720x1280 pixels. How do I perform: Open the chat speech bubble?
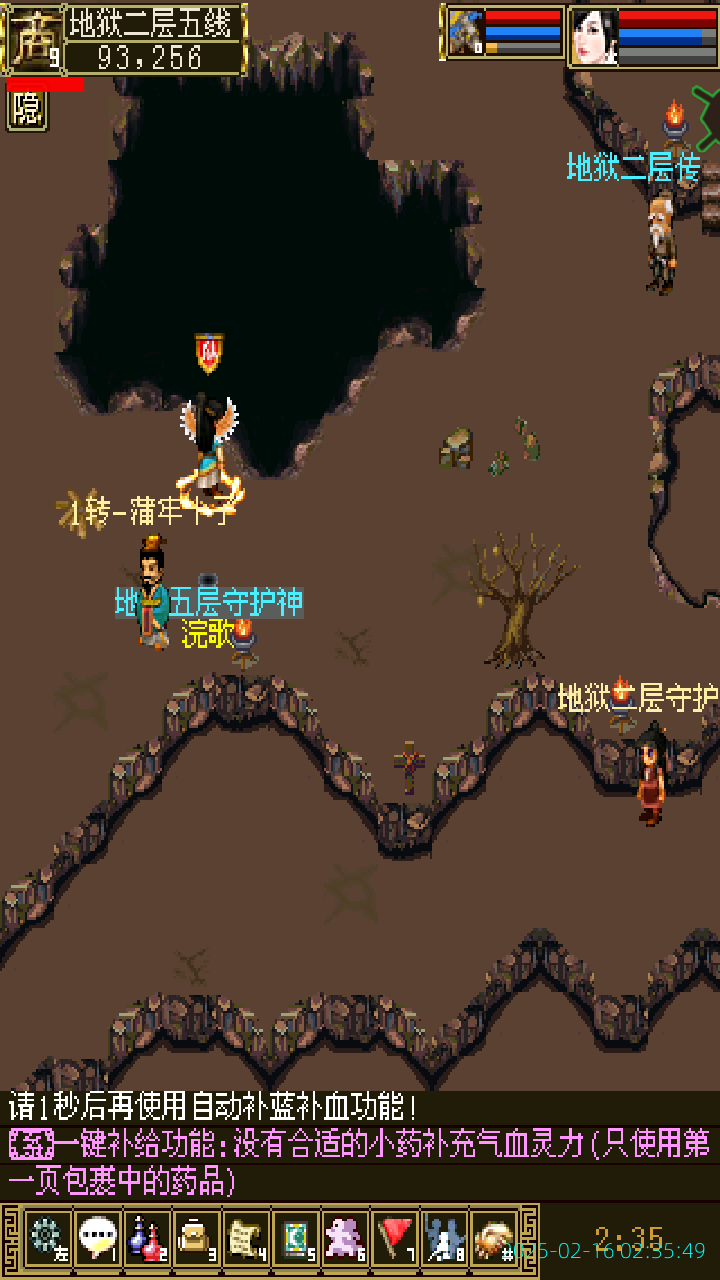(96, 1237)
